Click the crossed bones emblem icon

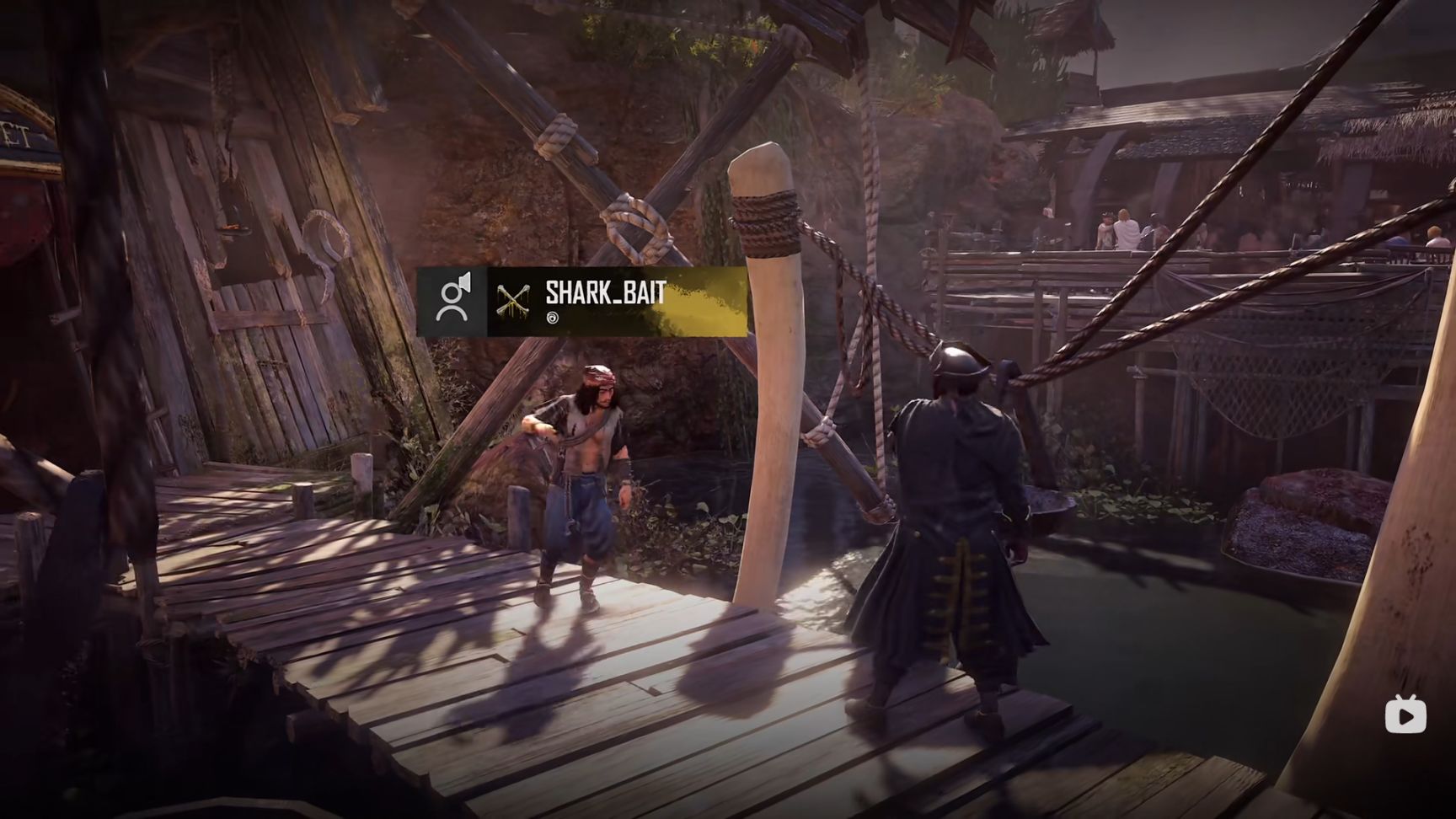[514, 301]
